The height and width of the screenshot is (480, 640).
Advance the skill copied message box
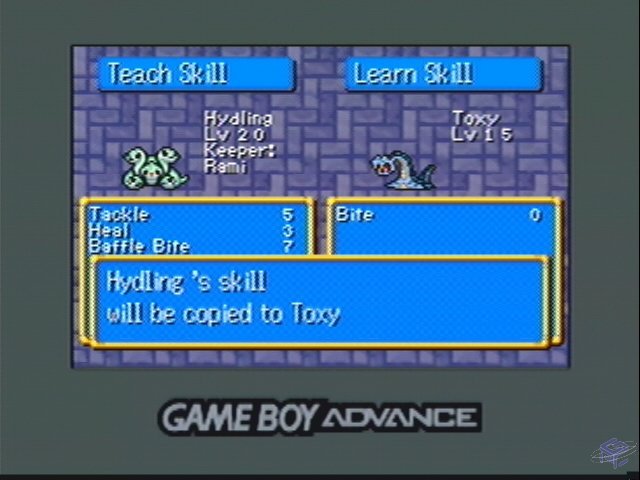pyautogui.click(x=320, y=300)
